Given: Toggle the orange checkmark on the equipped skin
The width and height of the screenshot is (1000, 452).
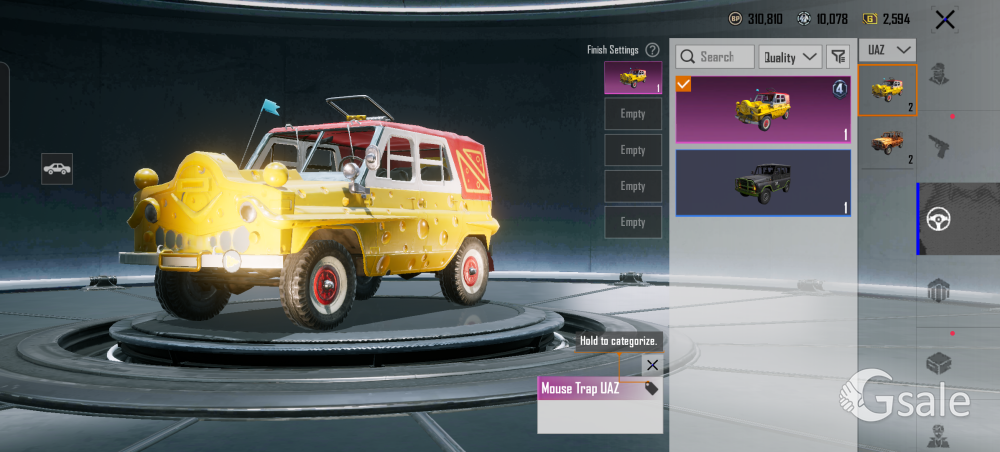Looking at the screenshot, I should click(684, 84).
